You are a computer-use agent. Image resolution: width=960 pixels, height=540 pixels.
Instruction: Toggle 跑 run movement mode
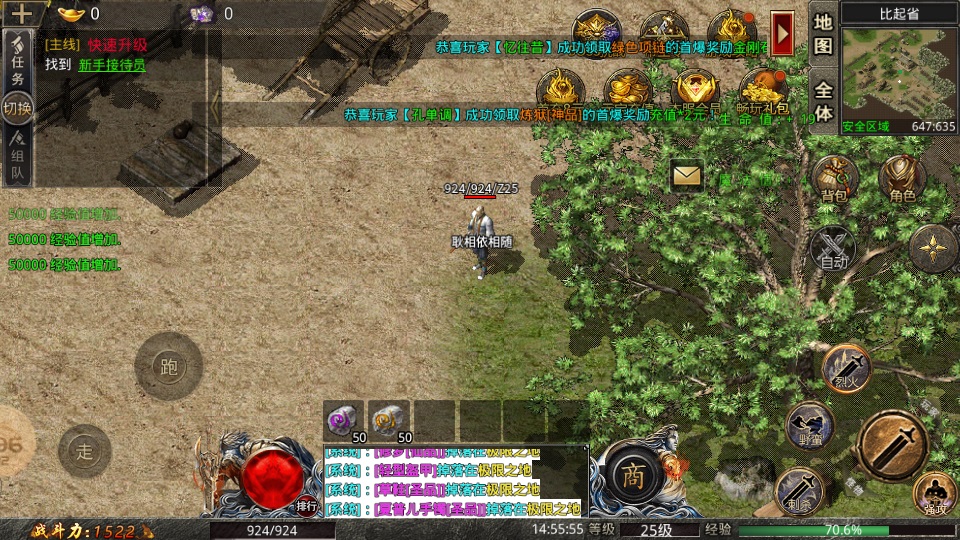[x=168, y=366]
